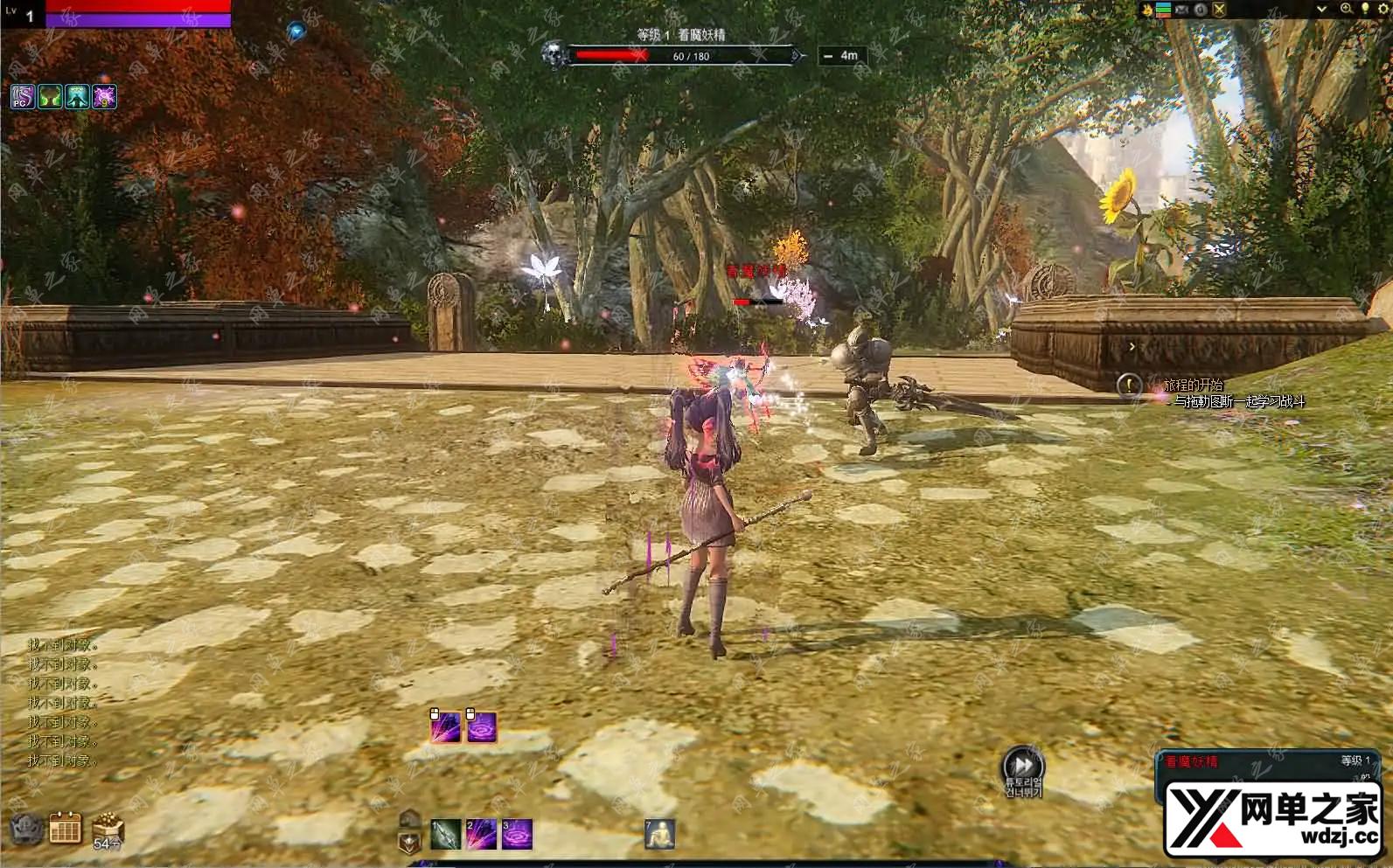Activate the seated figure skill in slot 7
This screenshot has width=1393, height=868.
click(x=660, y=835)
